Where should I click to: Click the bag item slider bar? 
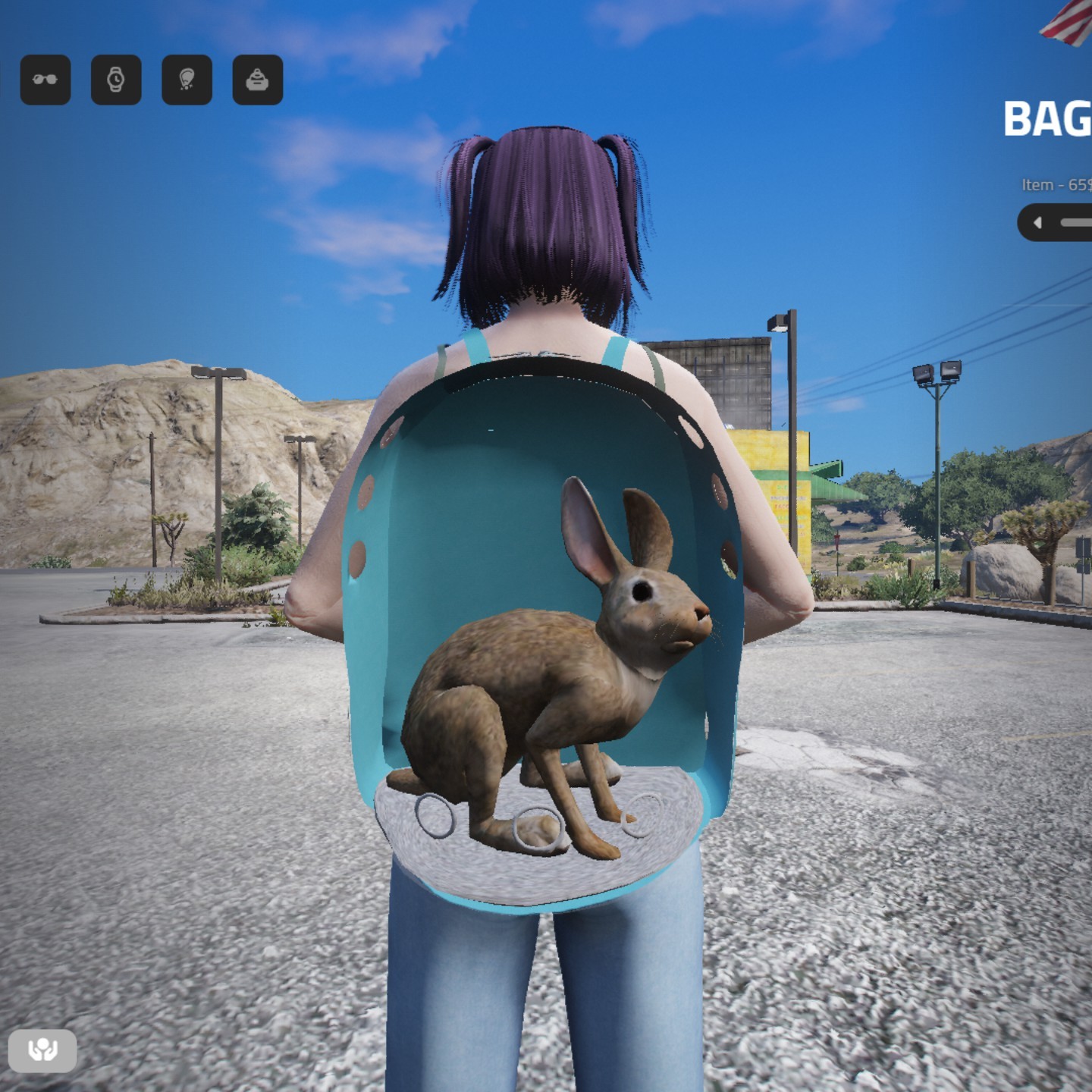click(x=1077, y=223)
